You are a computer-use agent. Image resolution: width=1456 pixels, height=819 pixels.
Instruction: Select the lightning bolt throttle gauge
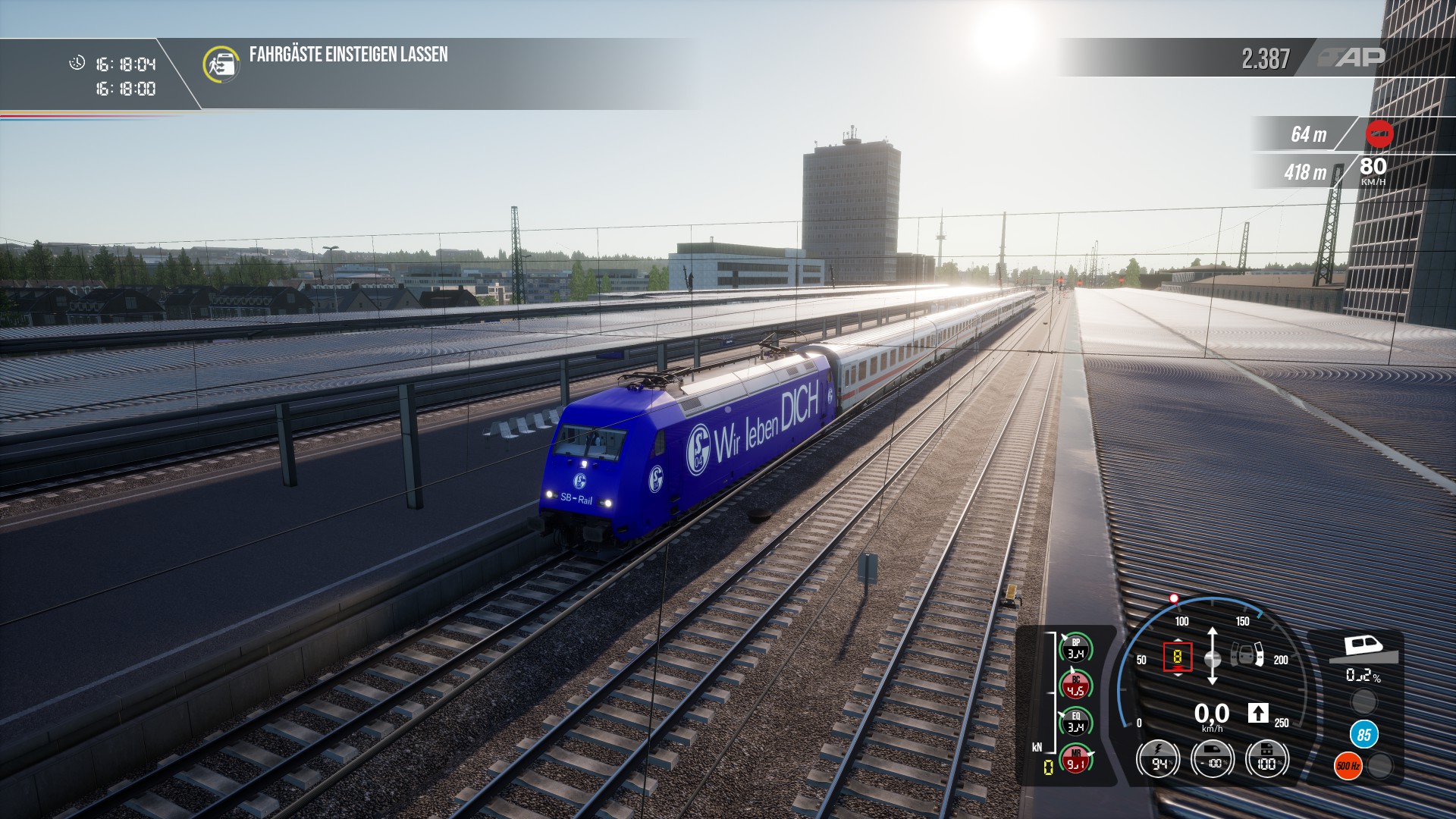(1158, 759)
